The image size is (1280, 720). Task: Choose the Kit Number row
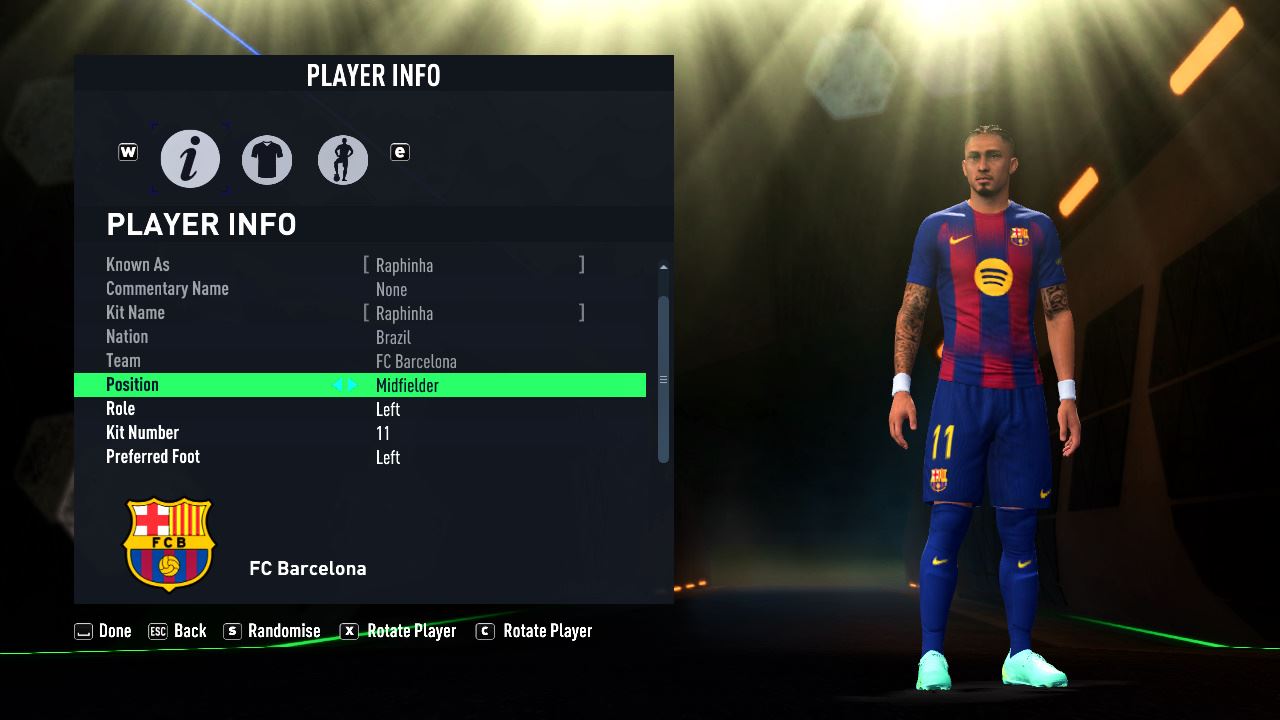(x=360, y=433)
